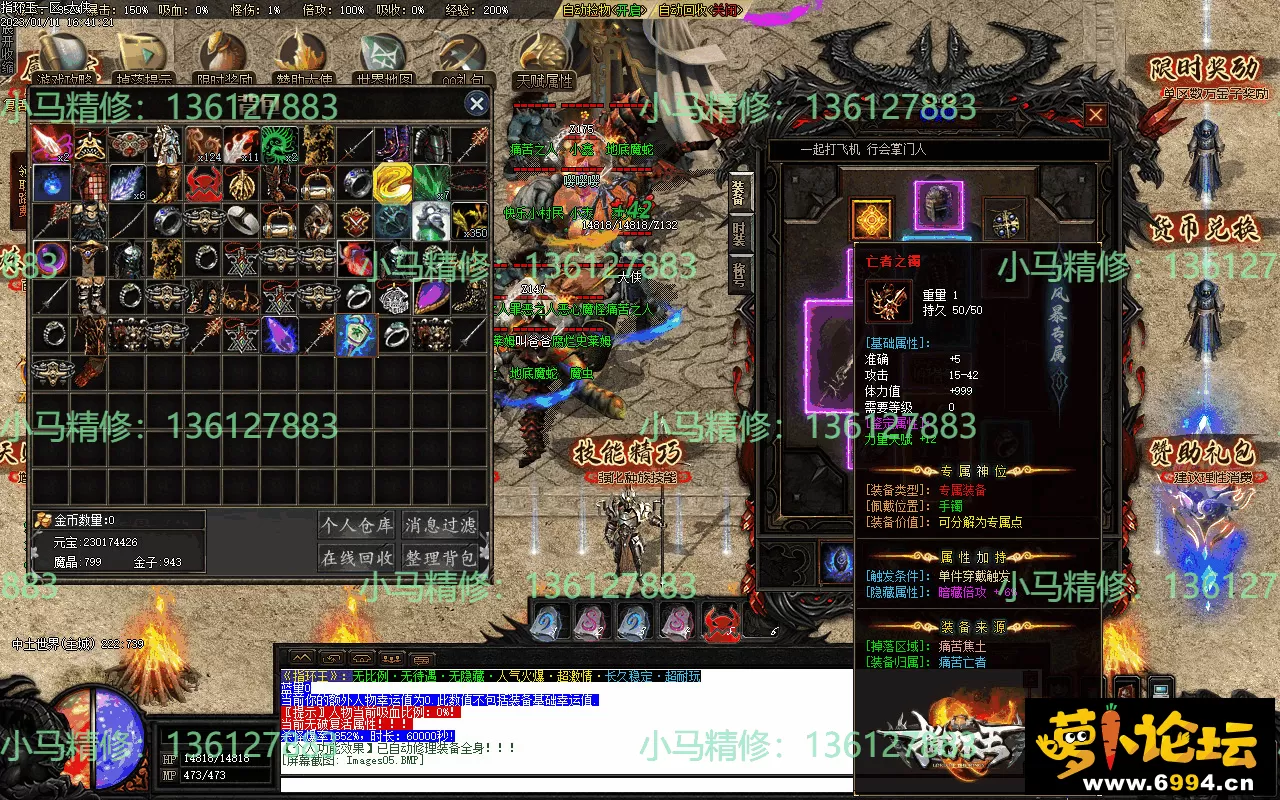Select the blue flame orb item
This screenshot has width=1280, height=800.
tap(50, 182)
